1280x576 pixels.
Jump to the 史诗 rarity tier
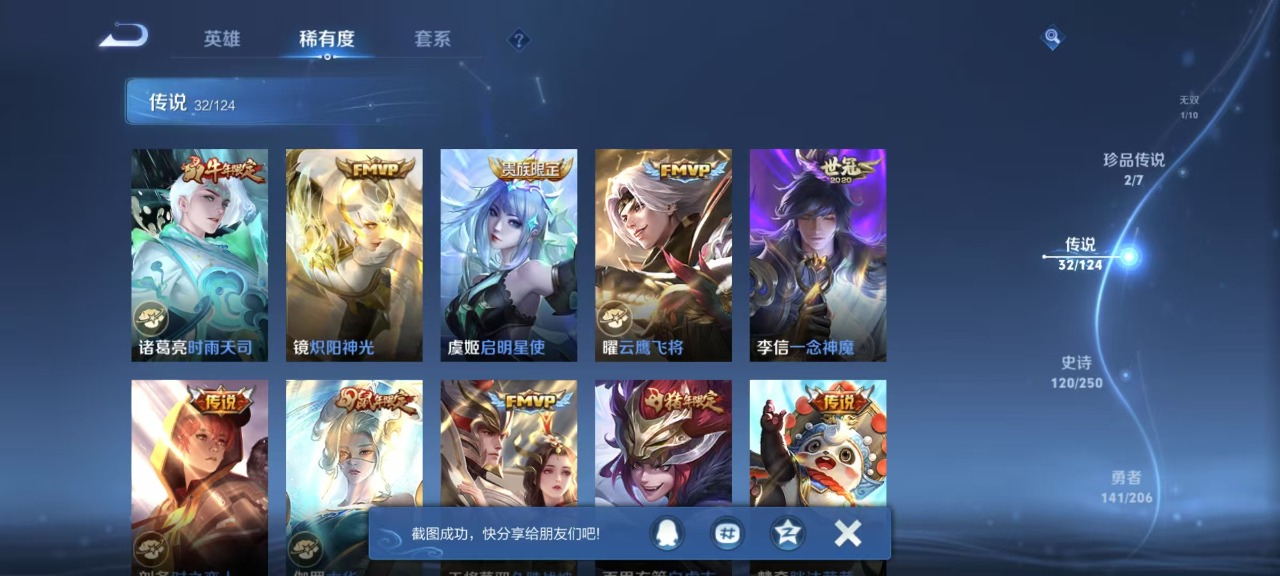tap(1077, 372)
